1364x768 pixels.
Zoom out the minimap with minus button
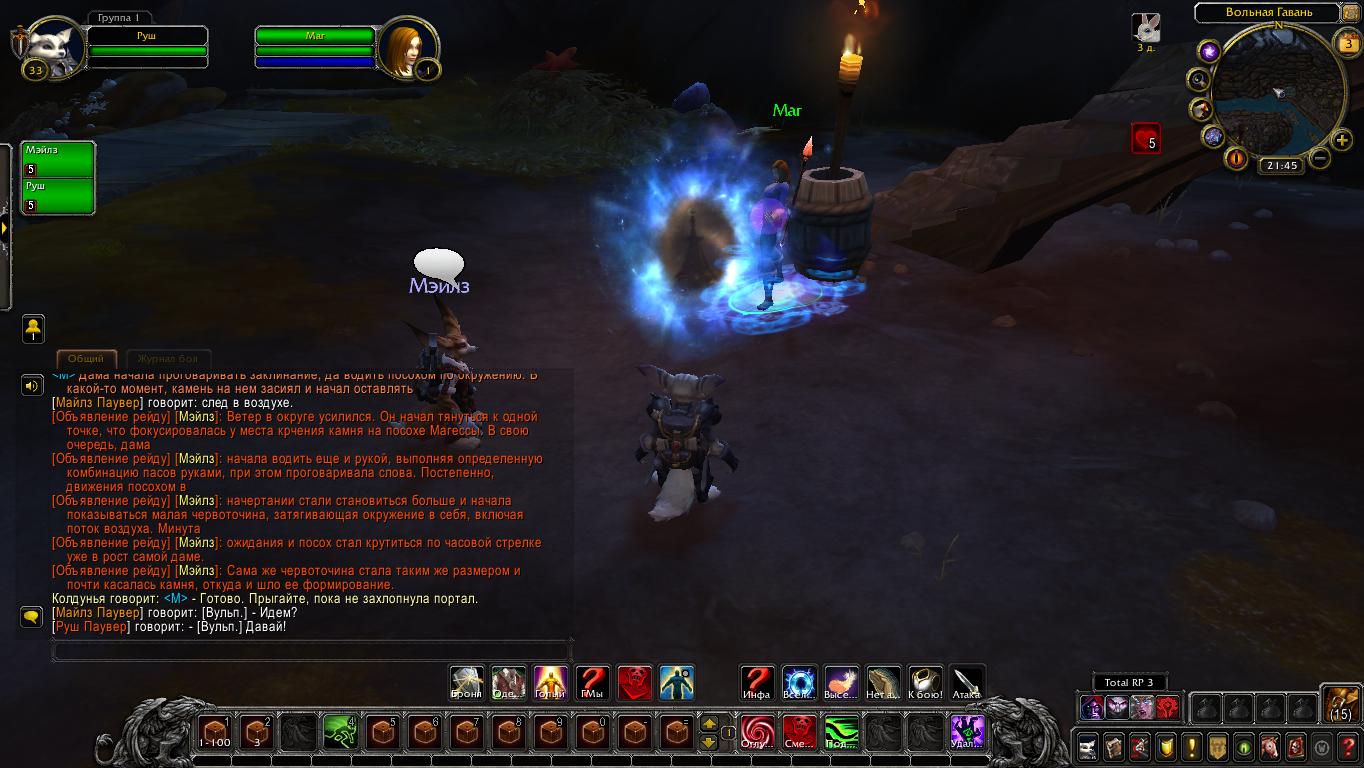pyautogui.click(x=1320, y=158)
